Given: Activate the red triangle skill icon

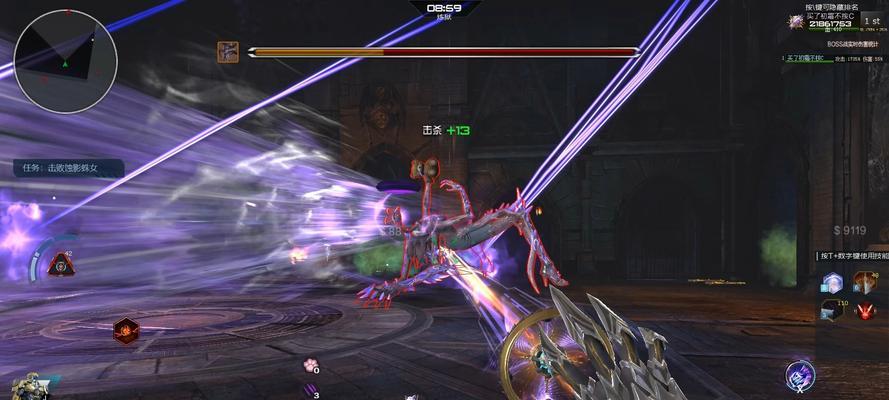Looking at the screenshot, I should [x=62, y=263].
